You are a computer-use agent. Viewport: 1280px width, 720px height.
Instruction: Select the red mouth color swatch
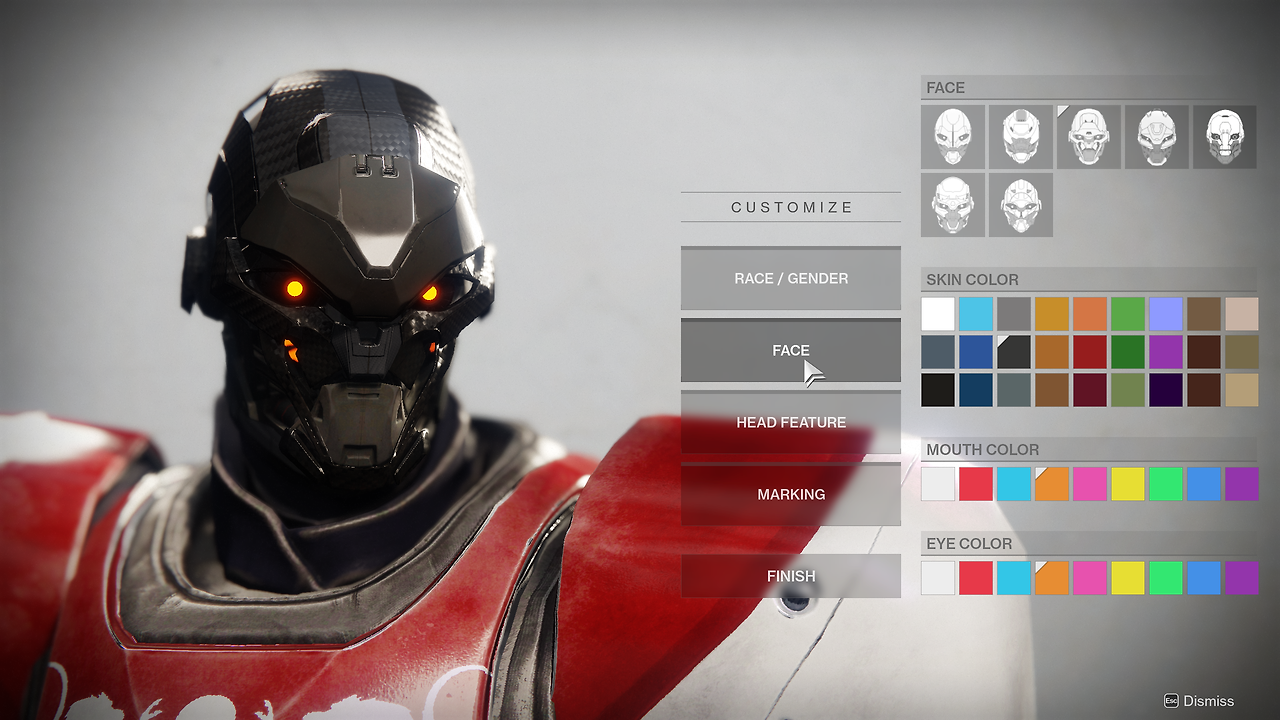click(x=976, y=484)
